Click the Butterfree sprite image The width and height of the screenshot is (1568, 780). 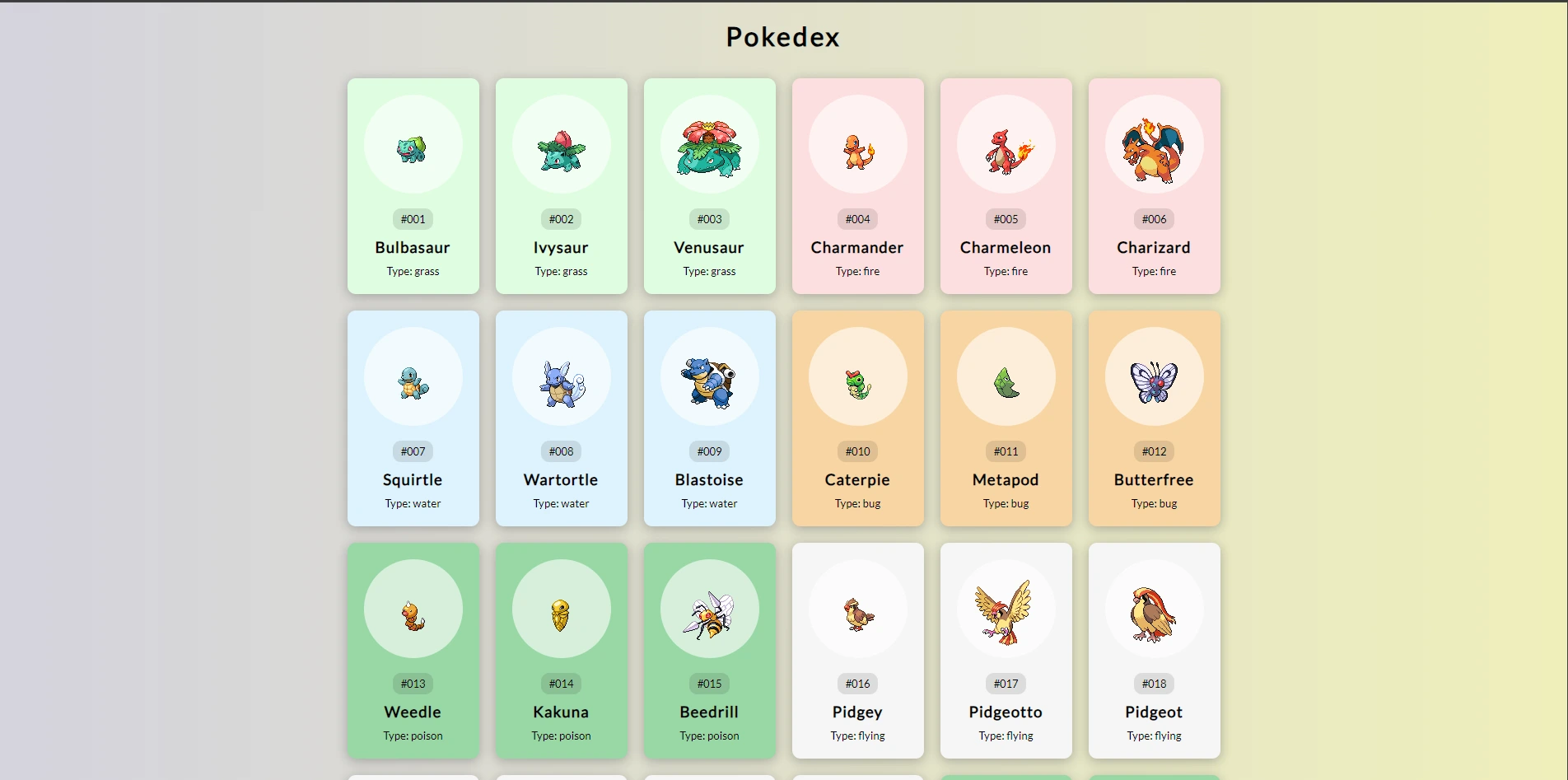coord(1153,376)
